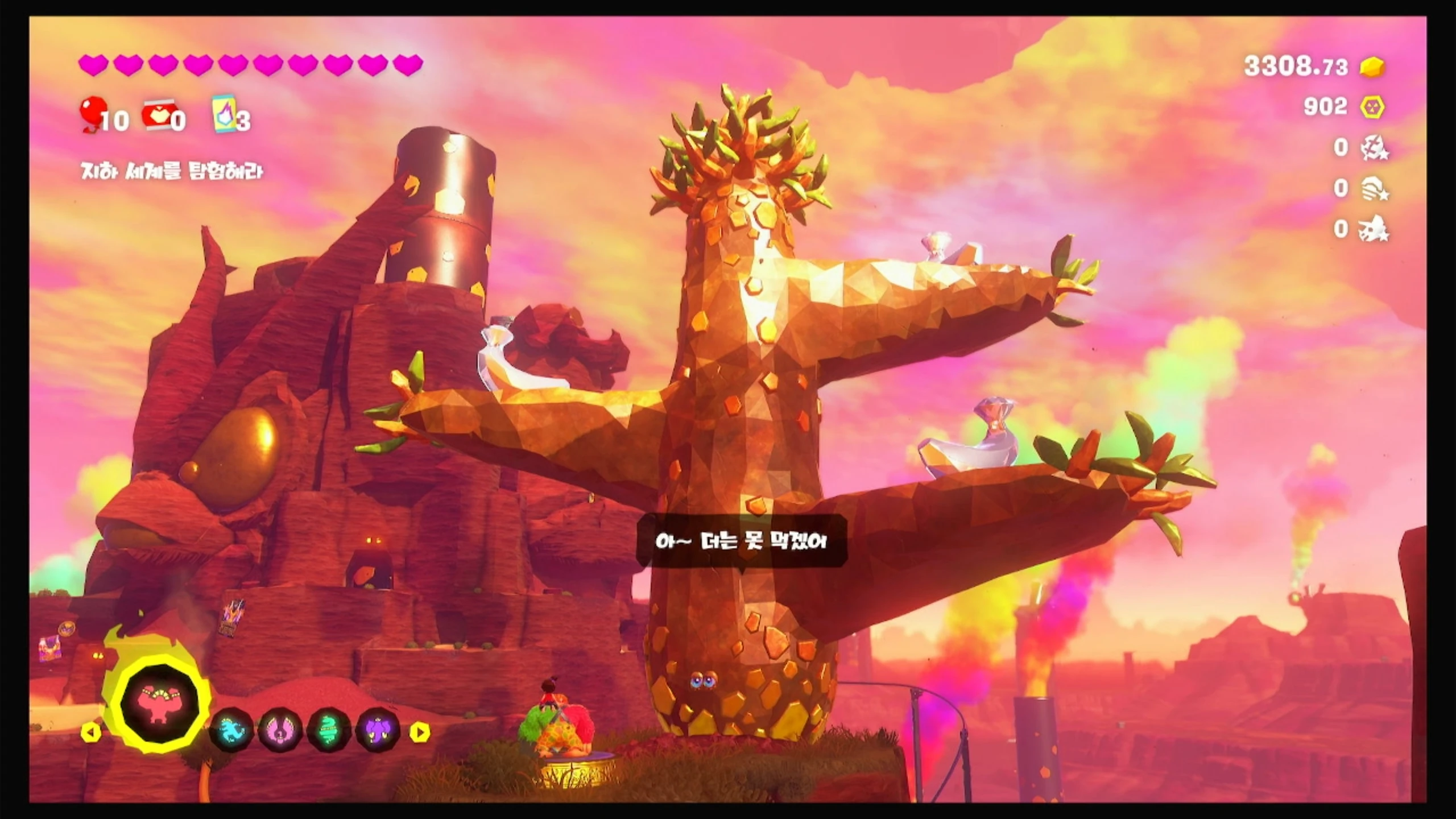Select the red balloon item icon

pyautogui.click(x=91, y=114)
